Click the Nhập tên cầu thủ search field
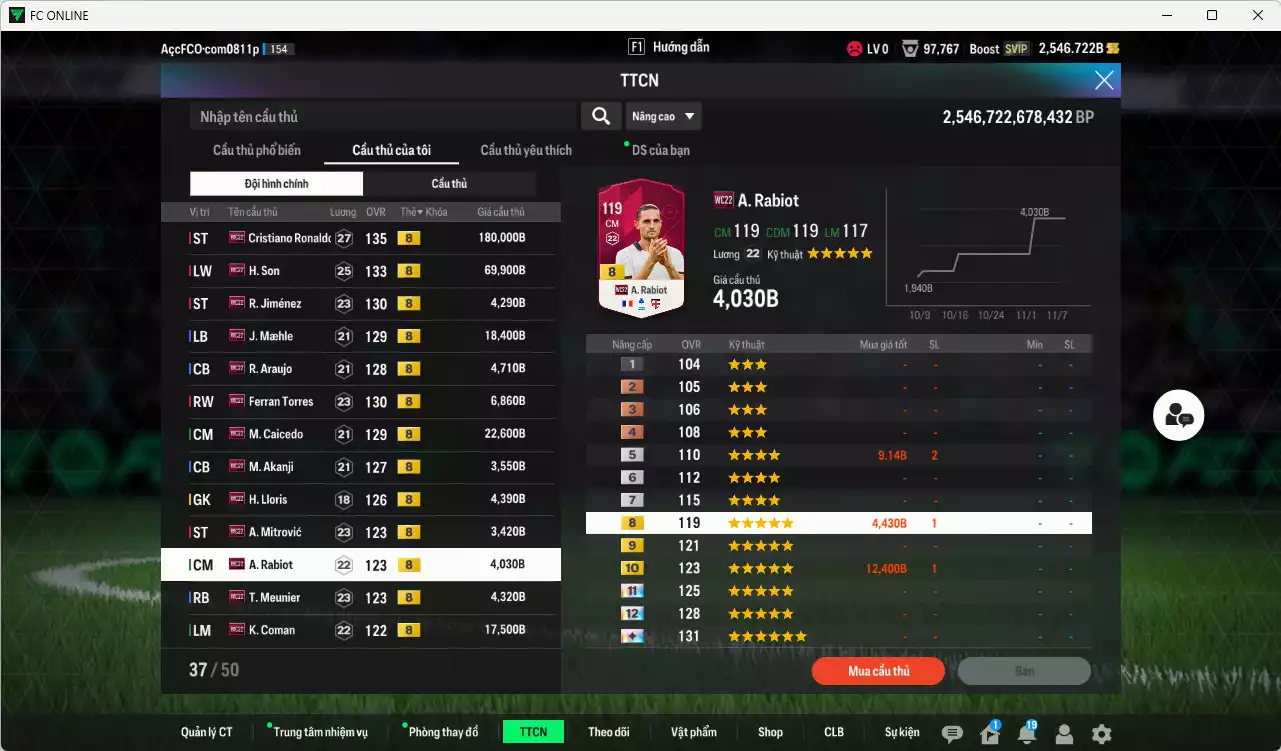The width and height of the screenshot is (1281, 751). [x=380, y=116]
